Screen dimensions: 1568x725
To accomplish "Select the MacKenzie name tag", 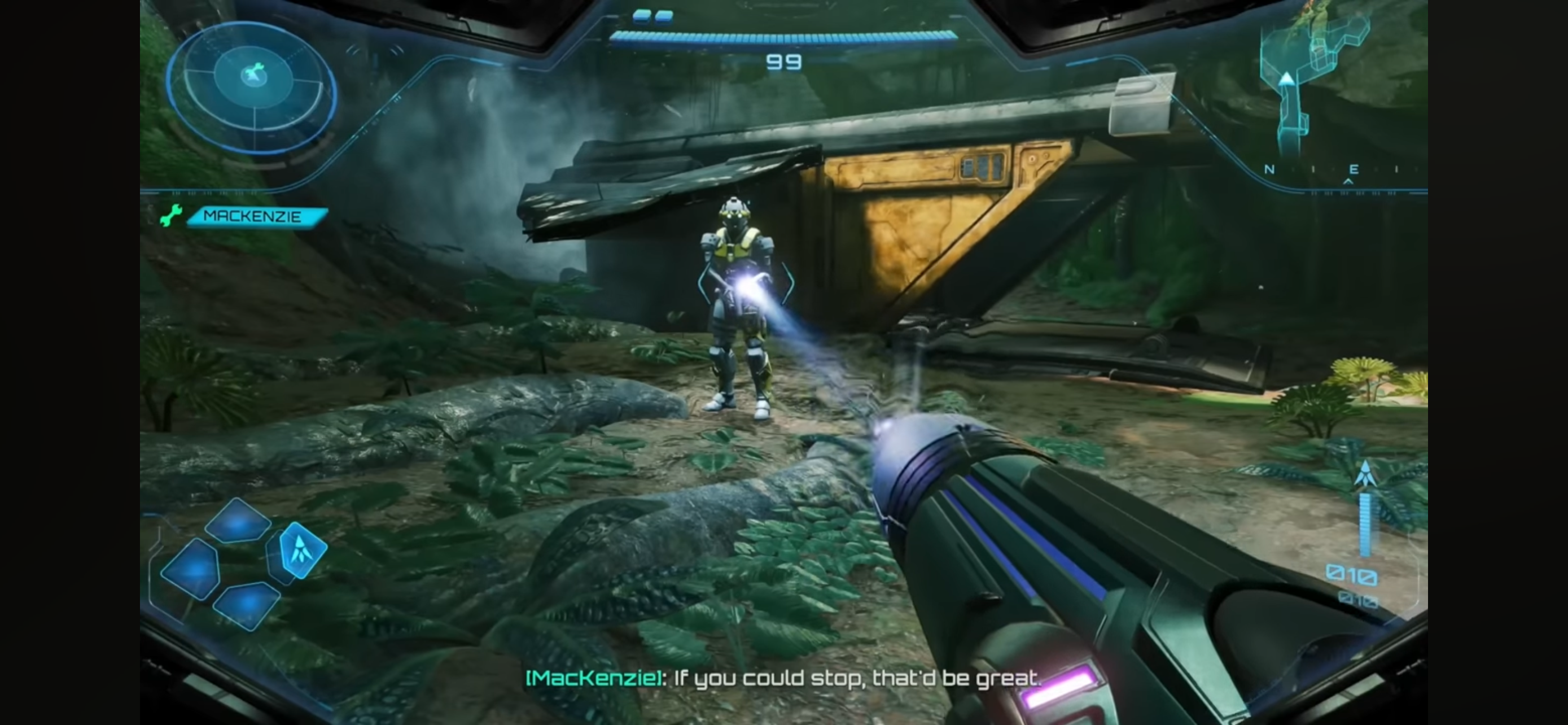I will pyautogui.click(x=256, y=217).
